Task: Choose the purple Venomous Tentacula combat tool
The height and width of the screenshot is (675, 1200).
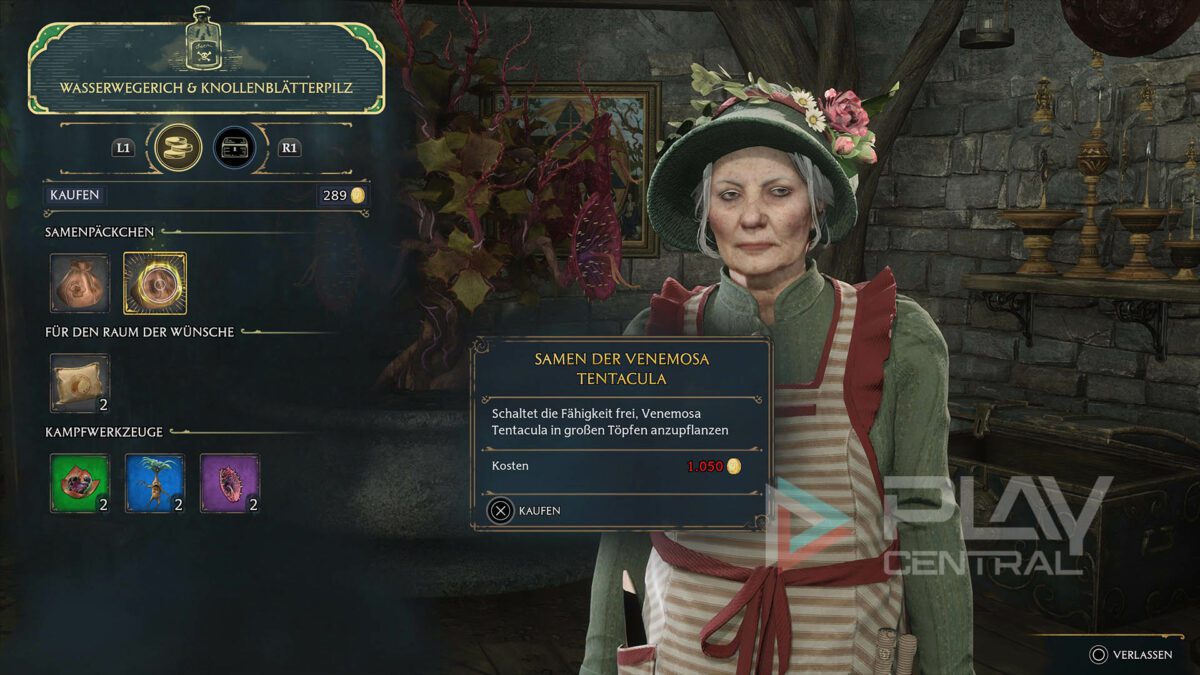Action: pyautogui.click(x=230, y=483)
